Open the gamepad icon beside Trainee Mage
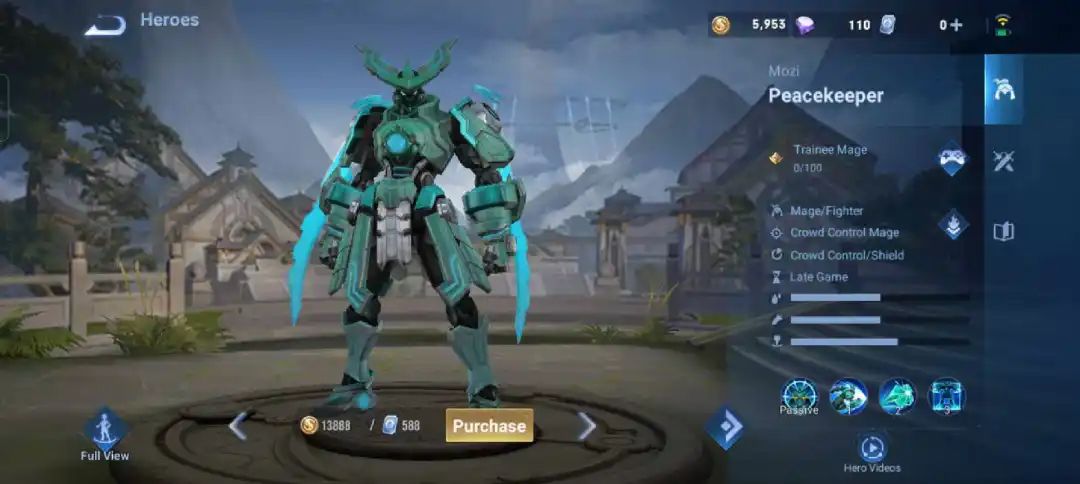The height and width of the screenshot is (484, 1080). (951, 160)
